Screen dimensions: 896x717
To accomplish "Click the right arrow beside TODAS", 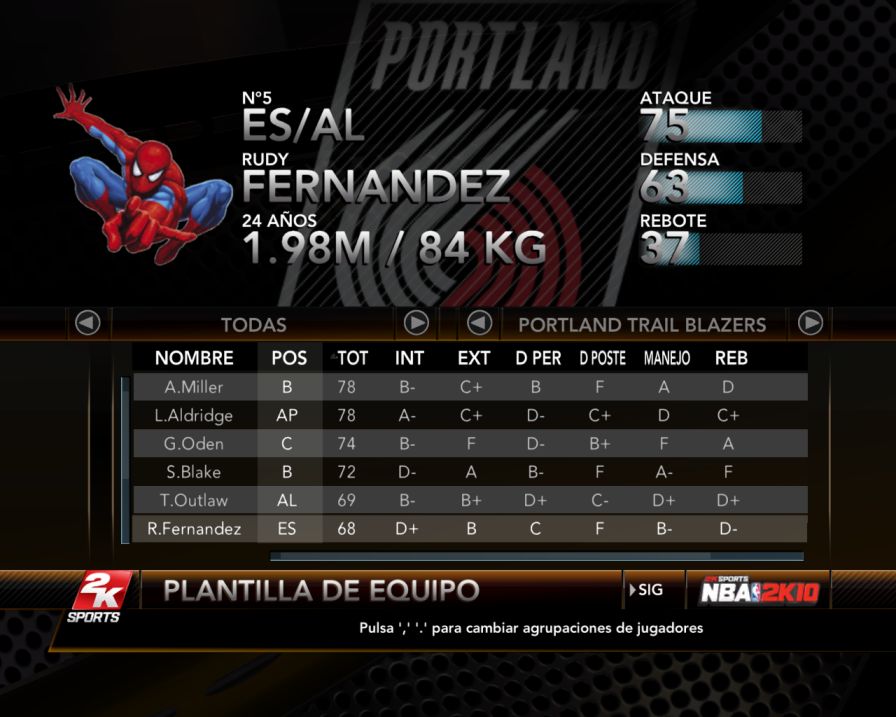I will 416,323.
